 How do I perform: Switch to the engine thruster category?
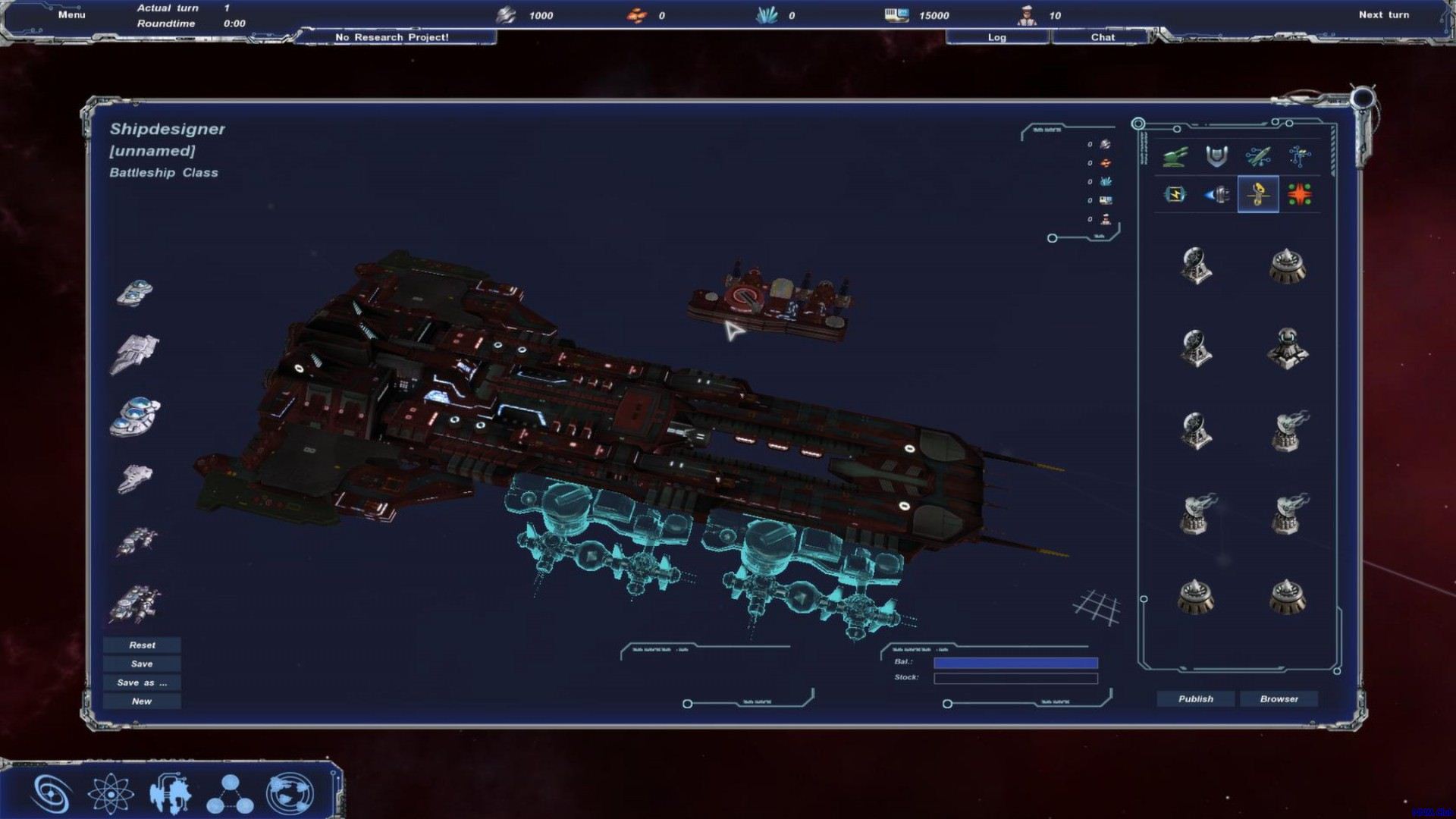1216,195
